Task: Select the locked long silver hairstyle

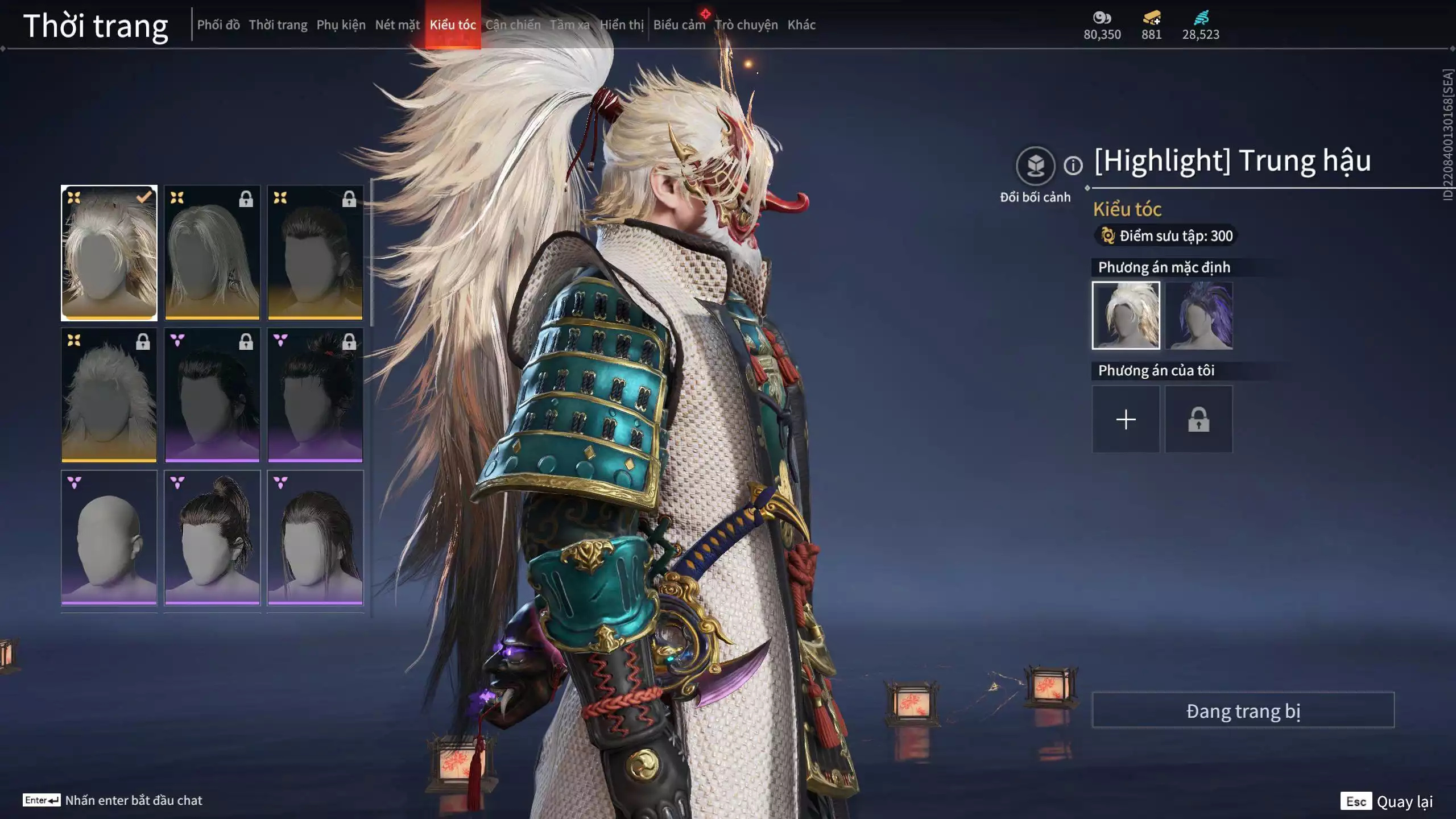Action: pos(212,253)
